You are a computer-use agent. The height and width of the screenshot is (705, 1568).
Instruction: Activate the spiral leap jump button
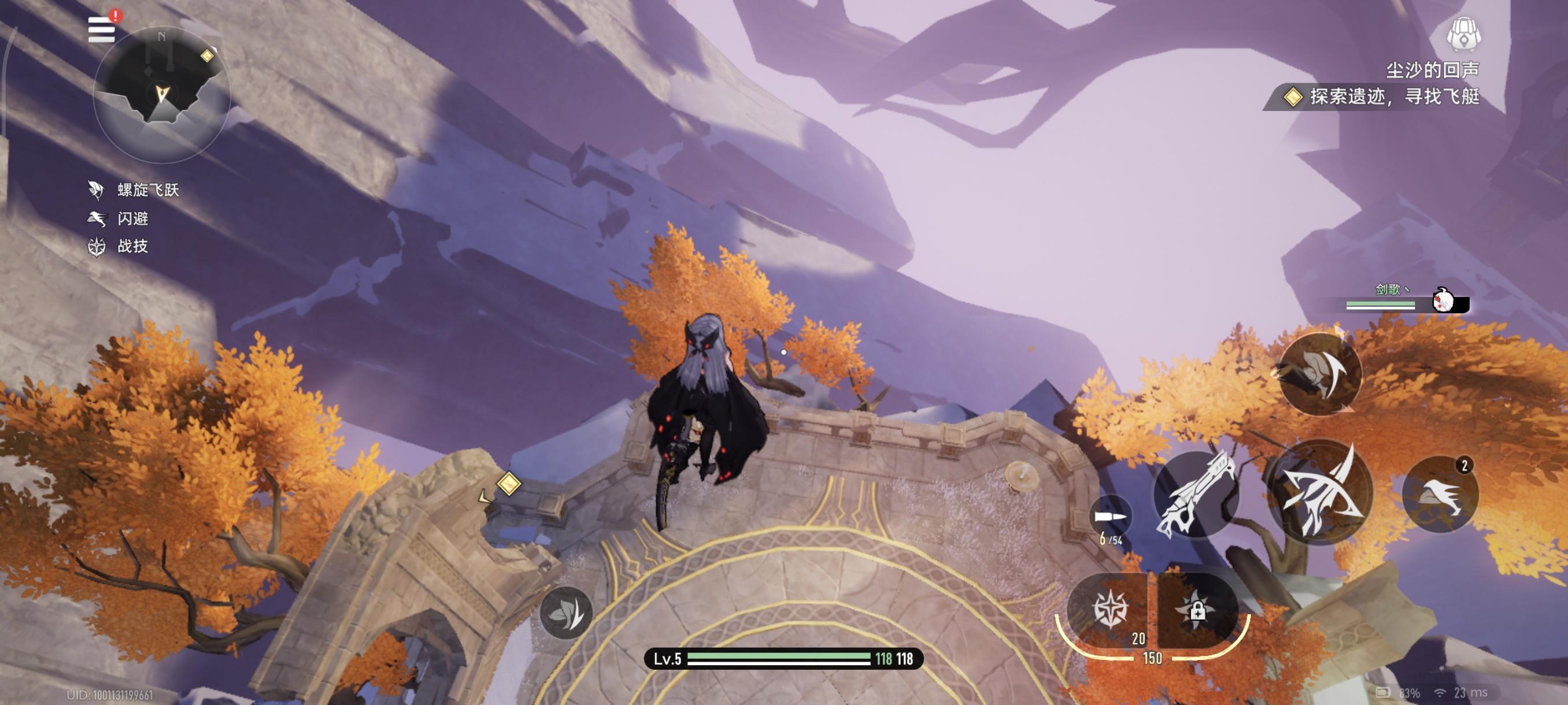(1319, 373)
